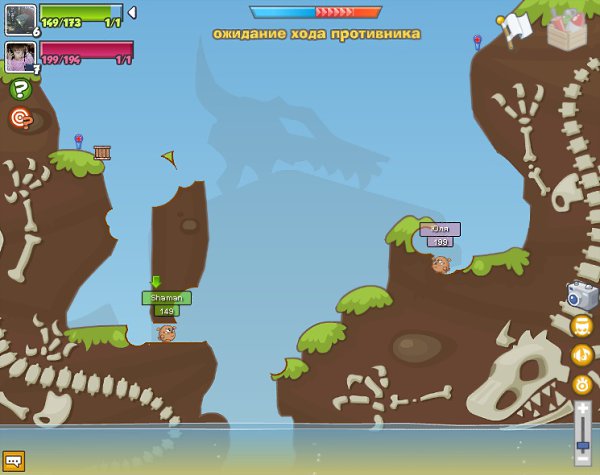Viewport: 600px width, 475px height.
Task: Select the first player's avatar portrait
Action: (20, 19)
